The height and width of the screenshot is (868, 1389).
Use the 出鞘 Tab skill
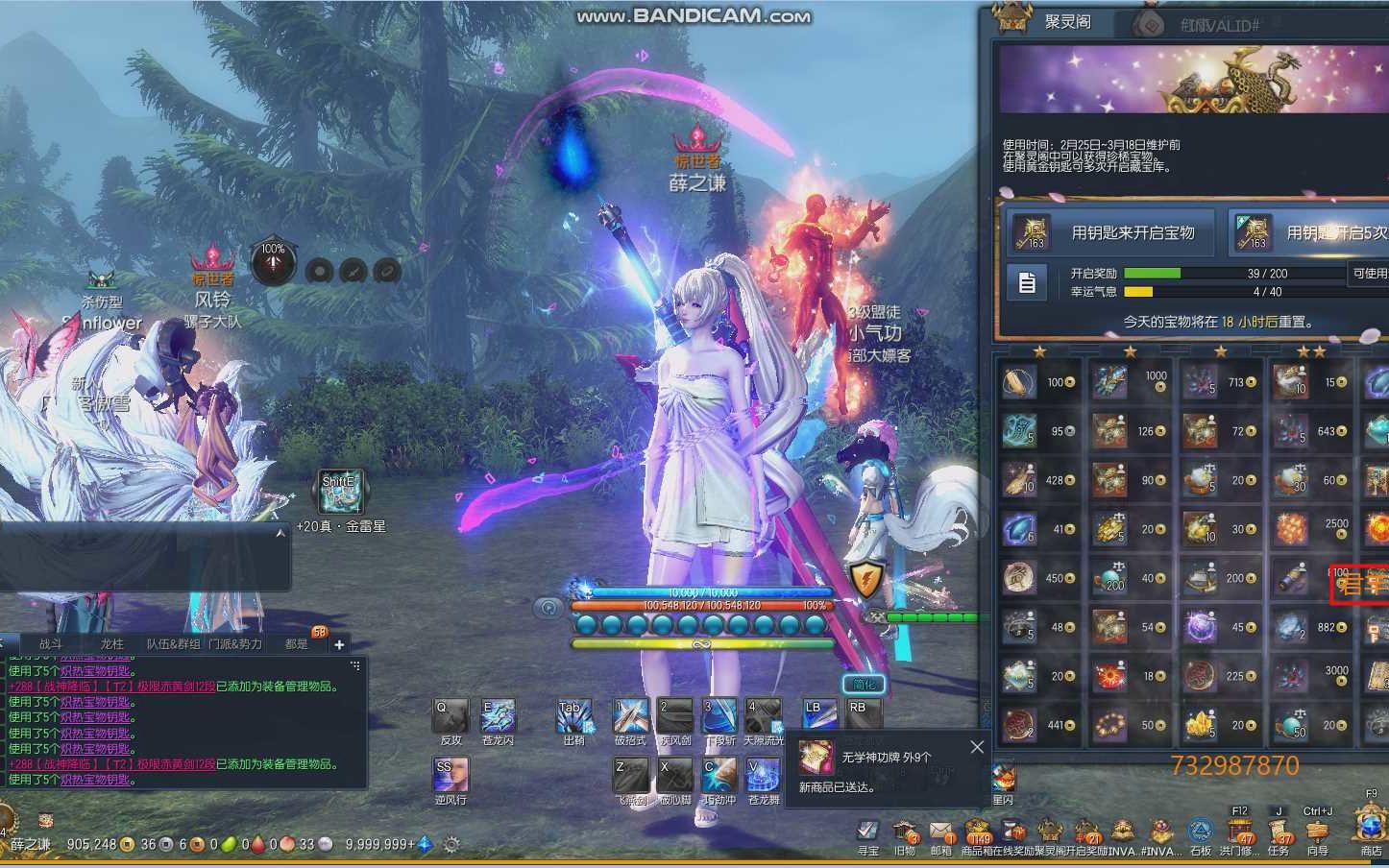[x=573, y=717]
